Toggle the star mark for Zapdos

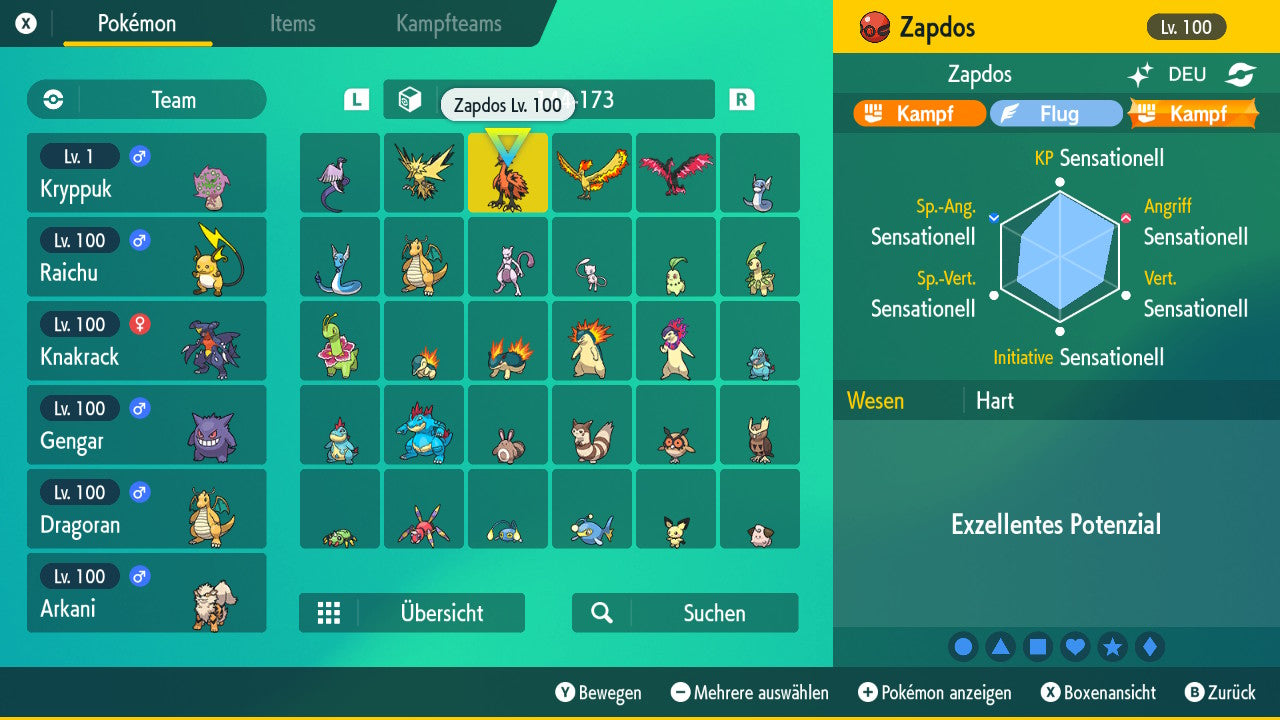coord(1112,647)
